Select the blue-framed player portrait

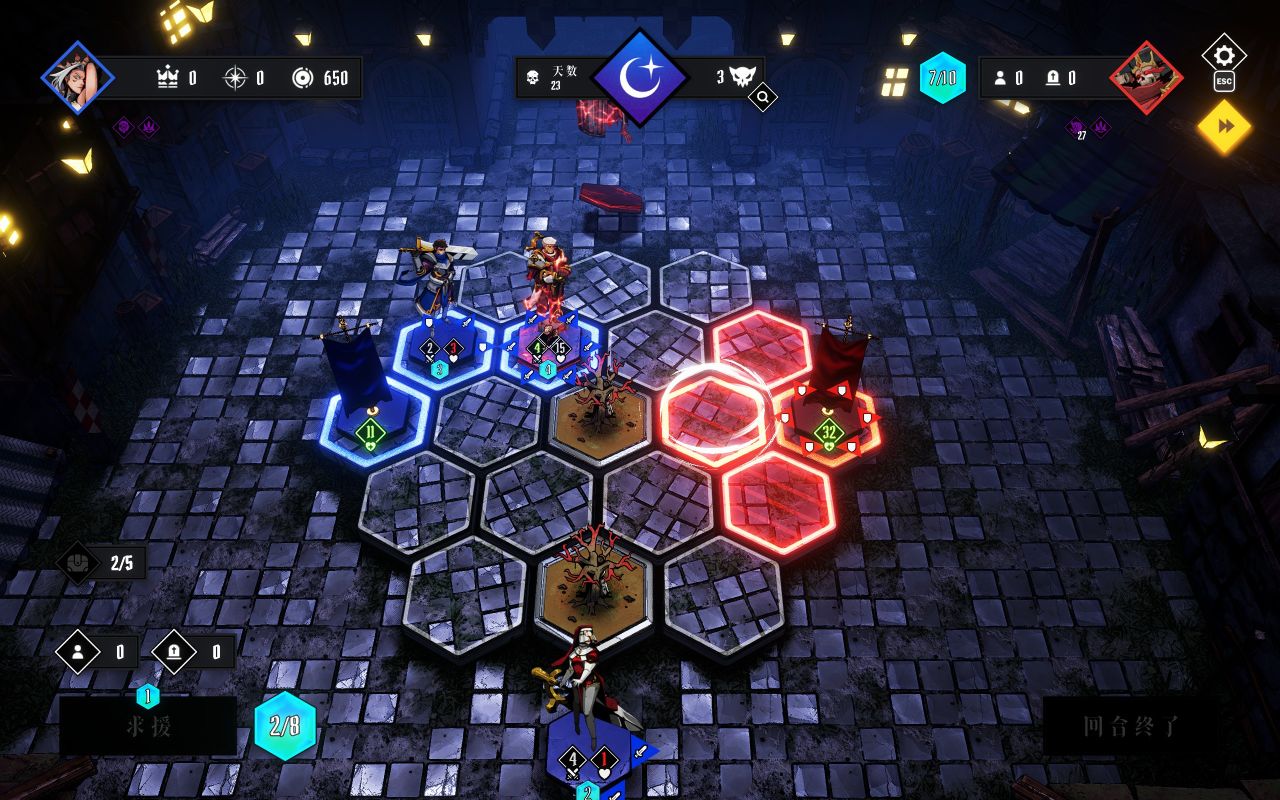tap(77, 77)
